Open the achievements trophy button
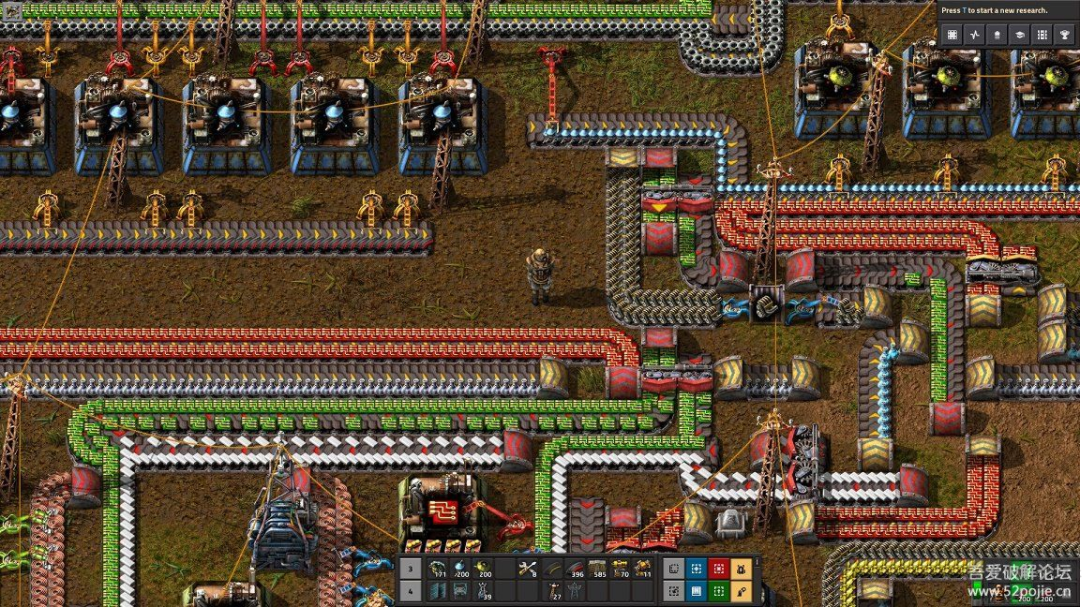 [x=1065, y=34]
